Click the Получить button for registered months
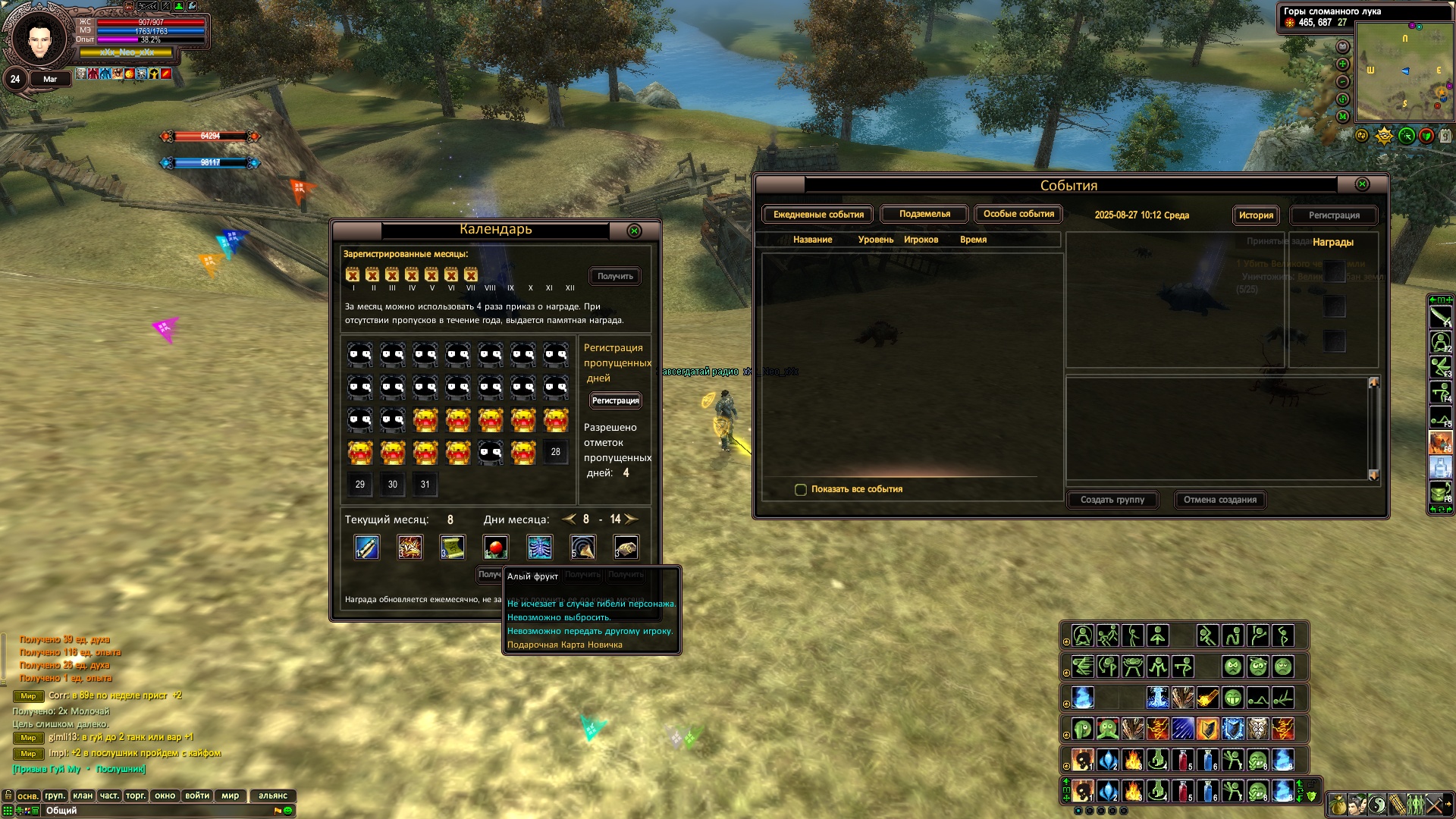Viewport: 1456px width, 819px height. (x=615, y=277)
